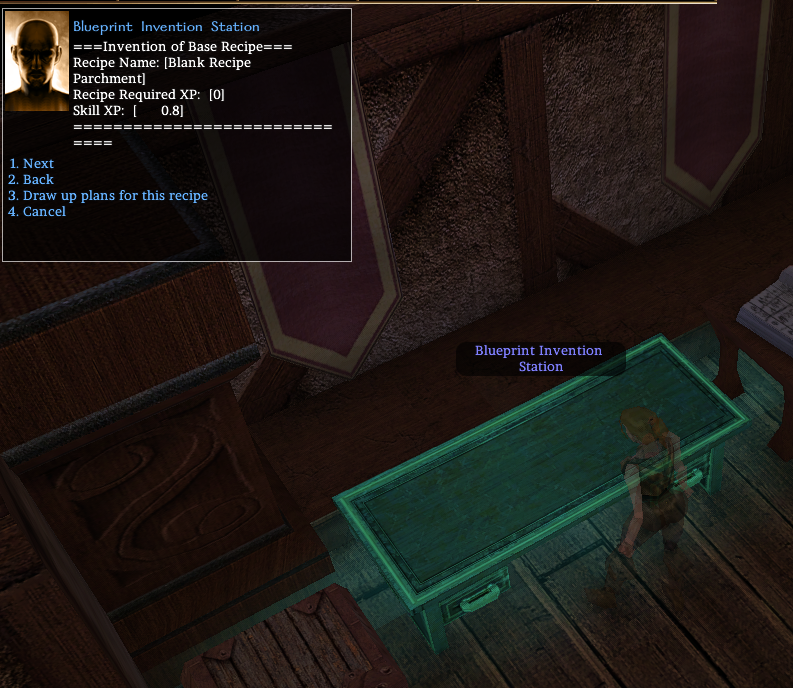Choose the "Next" dialogue option
The width and height of the screenshot is (793, 688).
(x=38, y=164)
